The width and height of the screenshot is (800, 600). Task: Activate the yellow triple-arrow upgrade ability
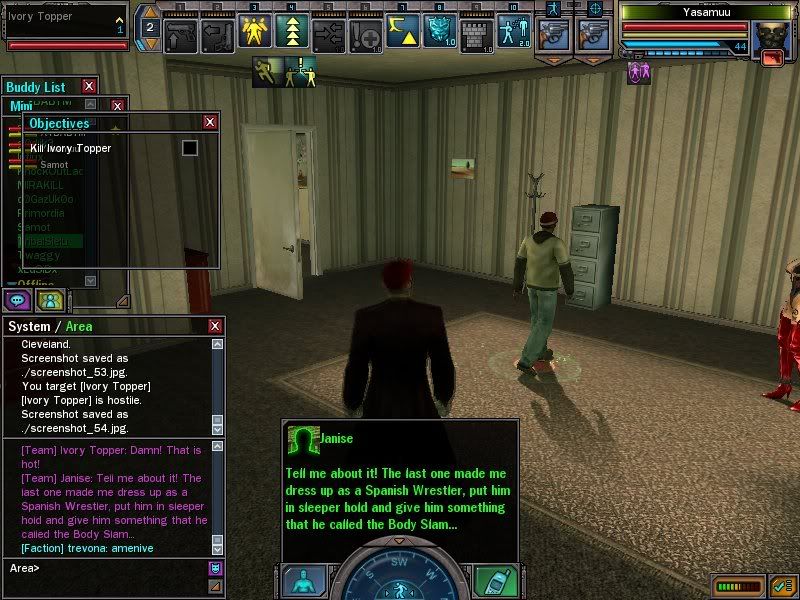[x=291, y=33]
